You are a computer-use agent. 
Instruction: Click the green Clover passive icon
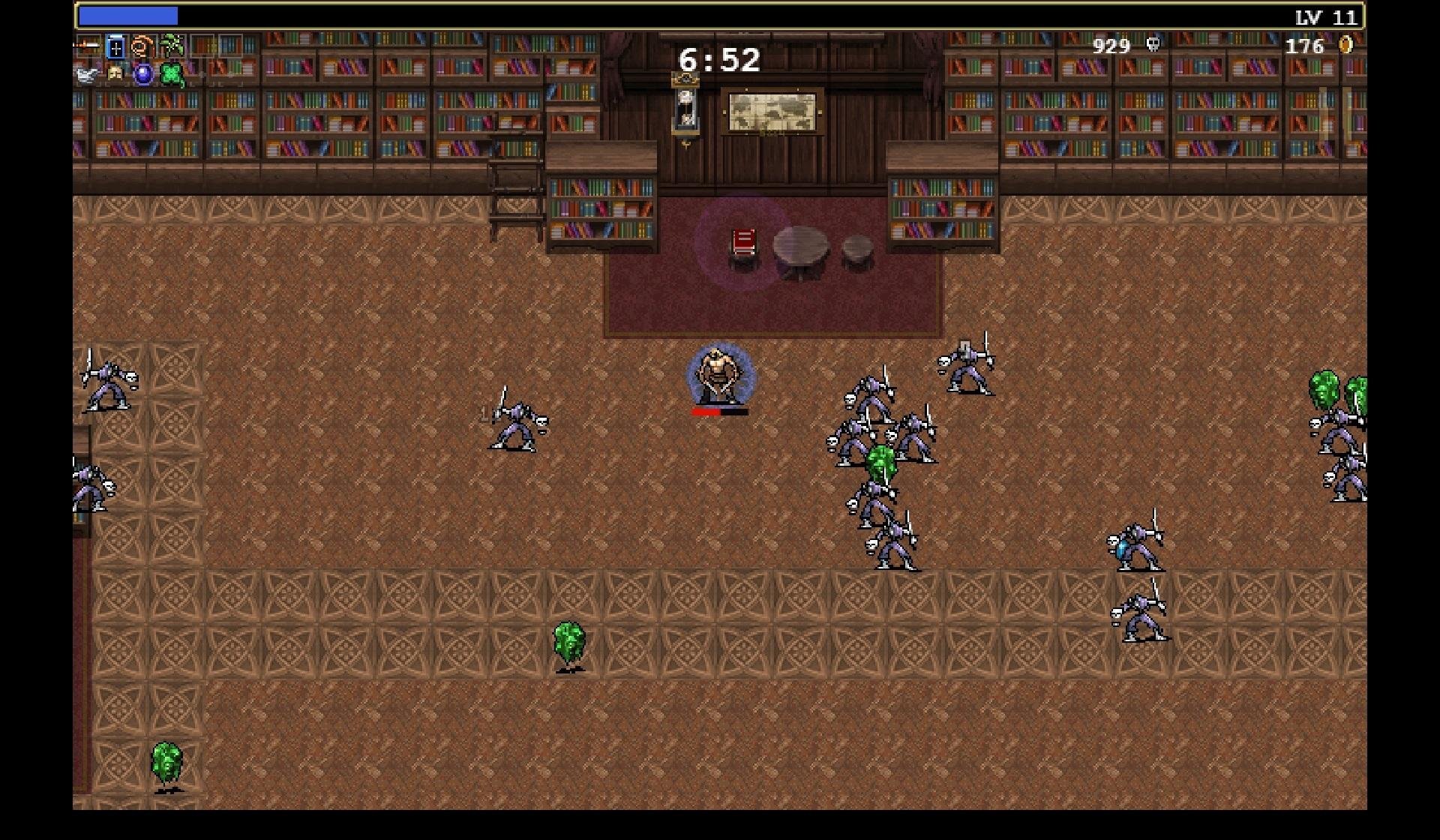172,74
